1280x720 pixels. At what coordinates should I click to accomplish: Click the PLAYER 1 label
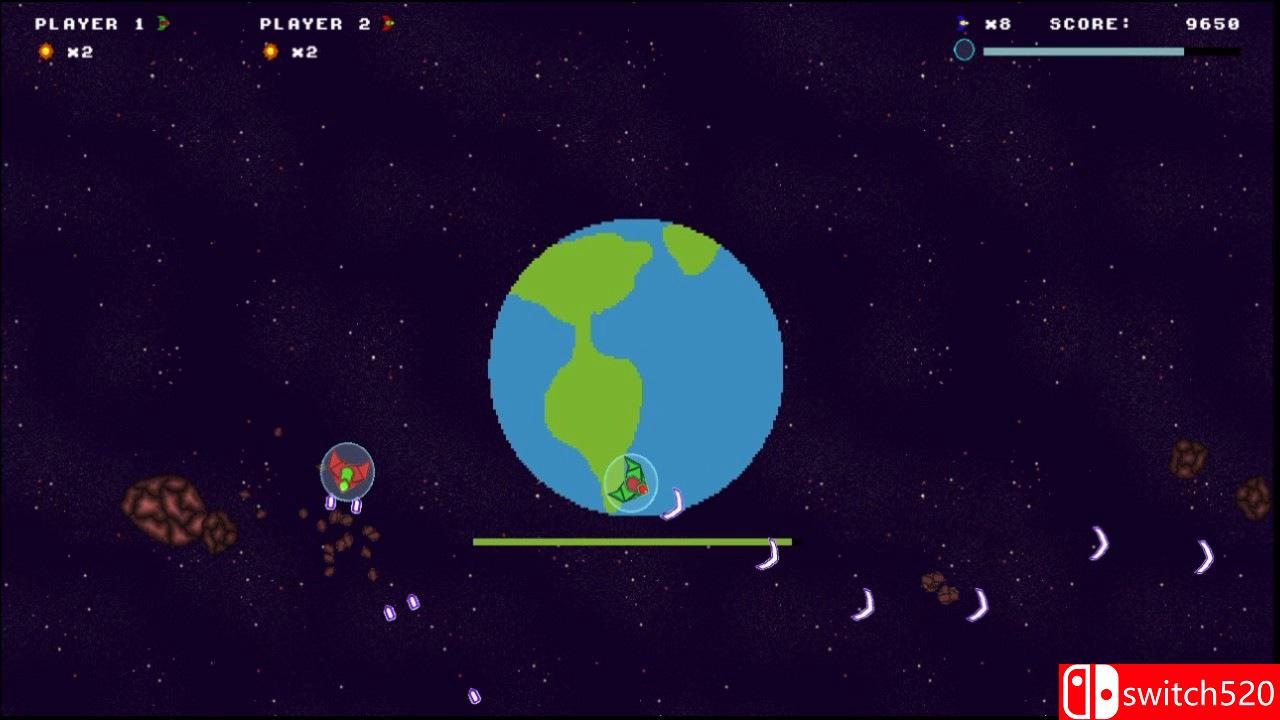(x=90, y=23)
